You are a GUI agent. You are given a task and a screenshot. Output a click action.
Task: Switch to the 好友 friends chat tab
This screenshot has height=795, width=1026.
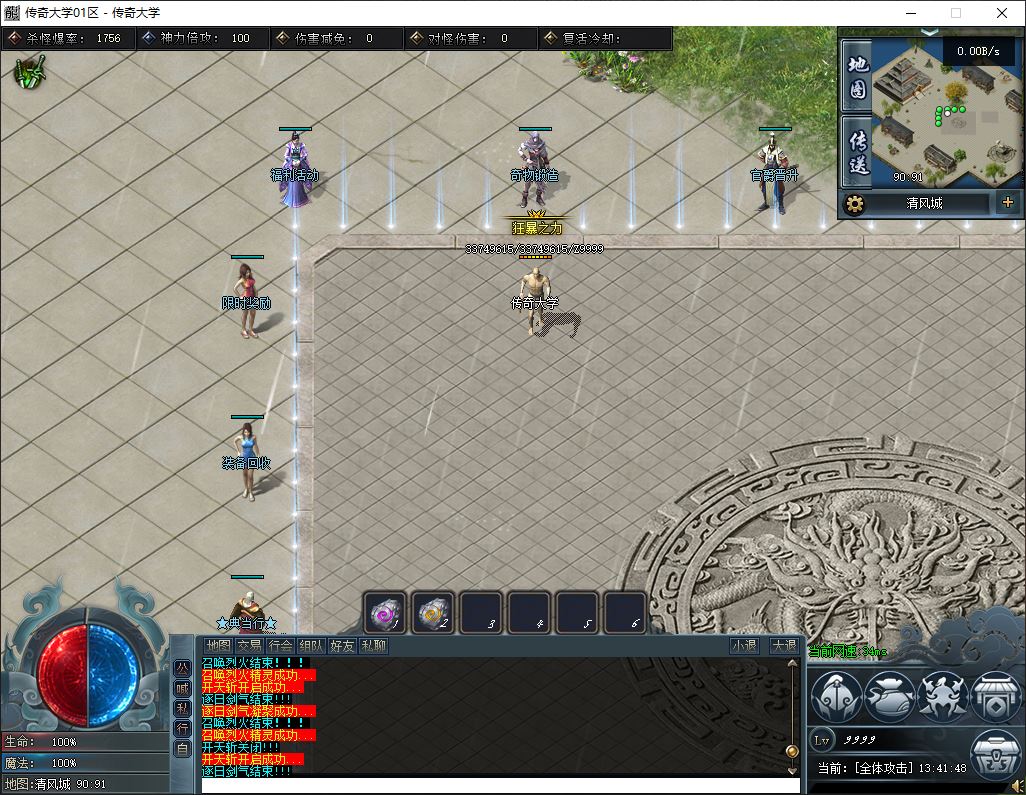342,646
